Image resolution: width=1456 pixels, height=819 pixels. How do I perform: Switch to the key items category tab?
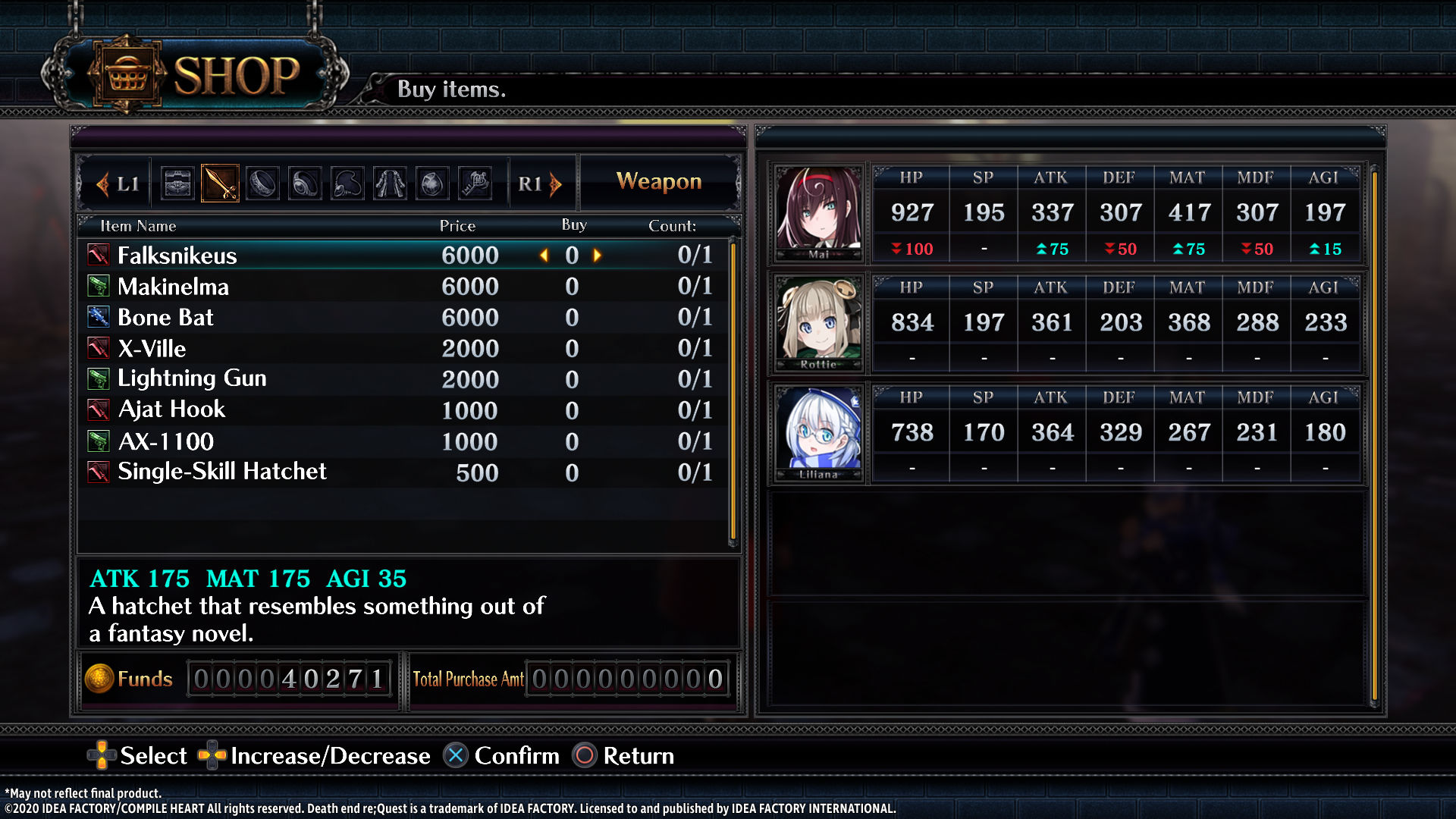click(475, 184)
